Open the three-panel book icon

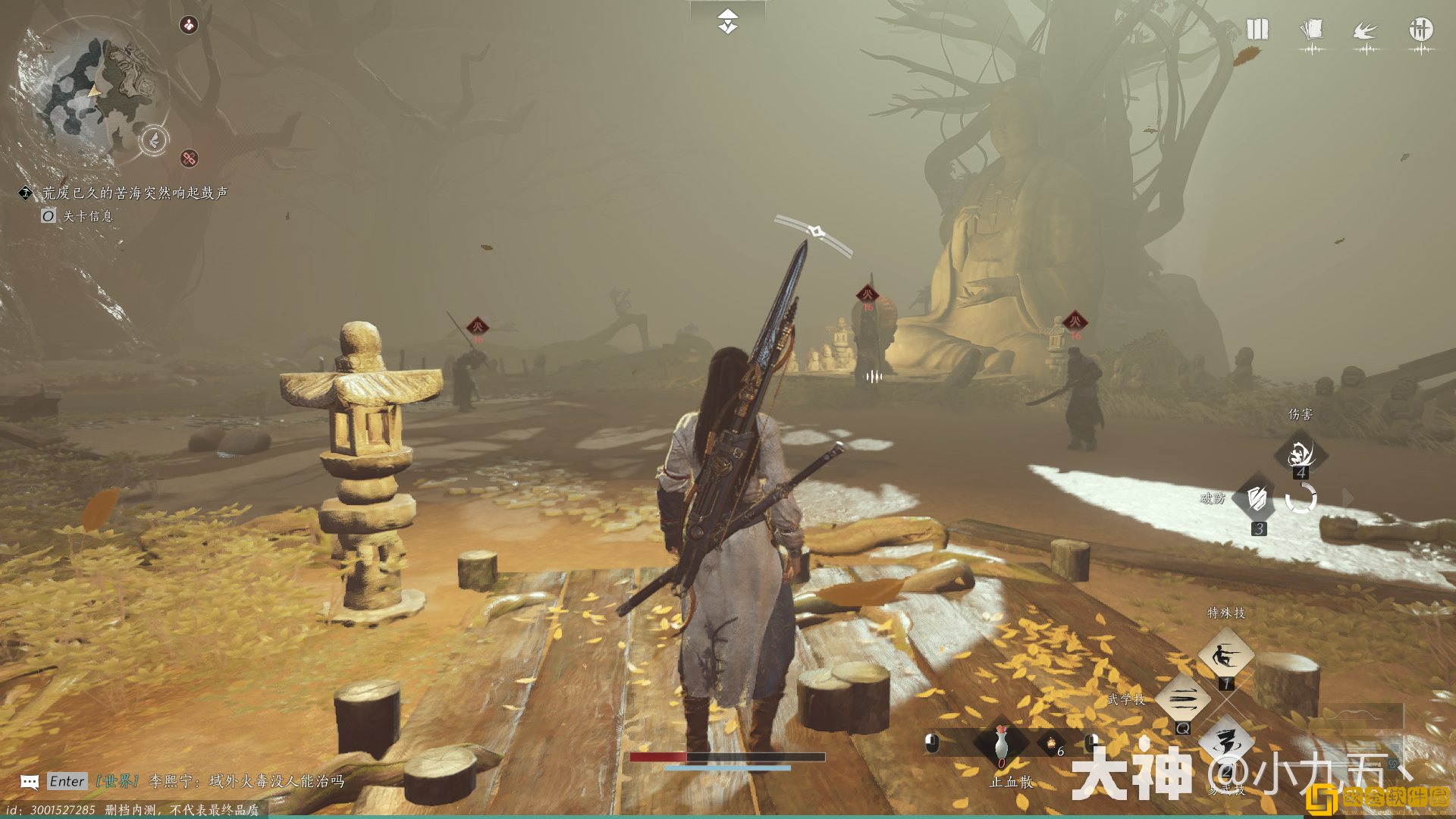coord(1257,30)
